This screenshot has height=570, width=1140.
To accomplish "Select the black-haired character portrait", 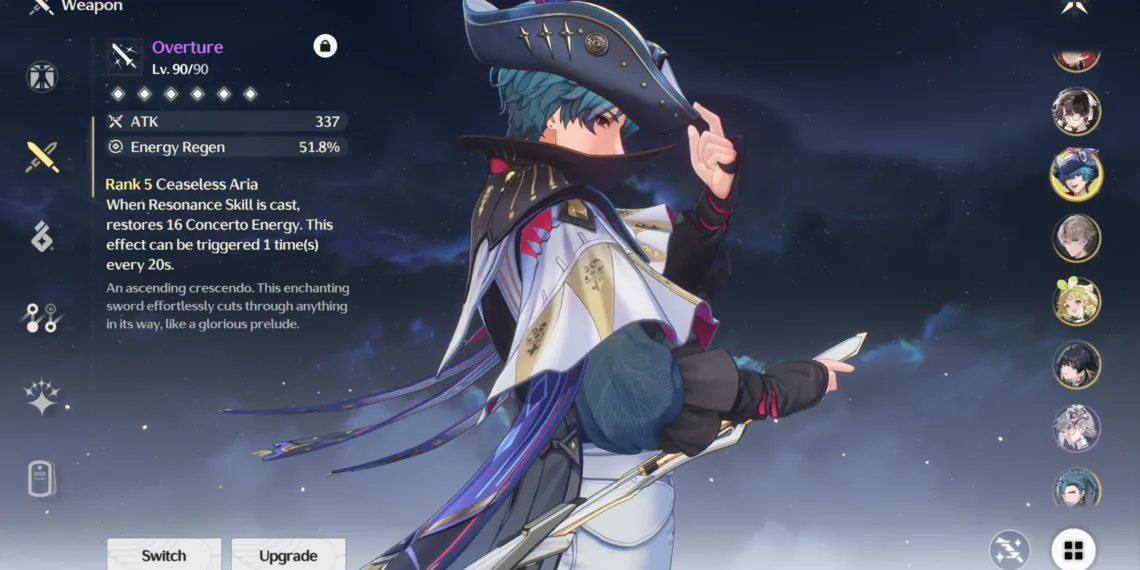I will (x=1076, y=365).
